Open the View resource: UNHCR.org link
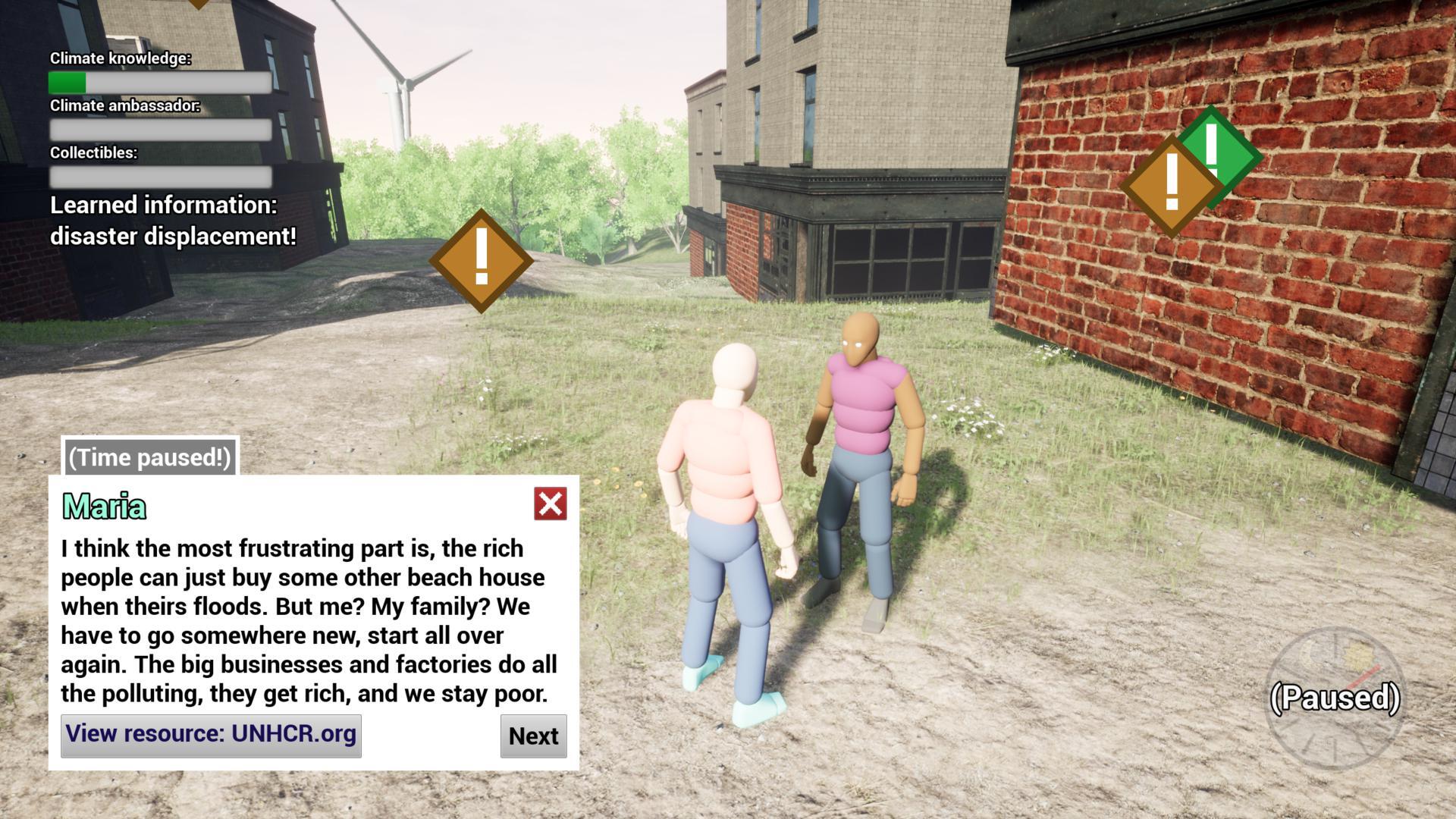The width and height of the screenshot is (1456, 819). coord(211,735)
